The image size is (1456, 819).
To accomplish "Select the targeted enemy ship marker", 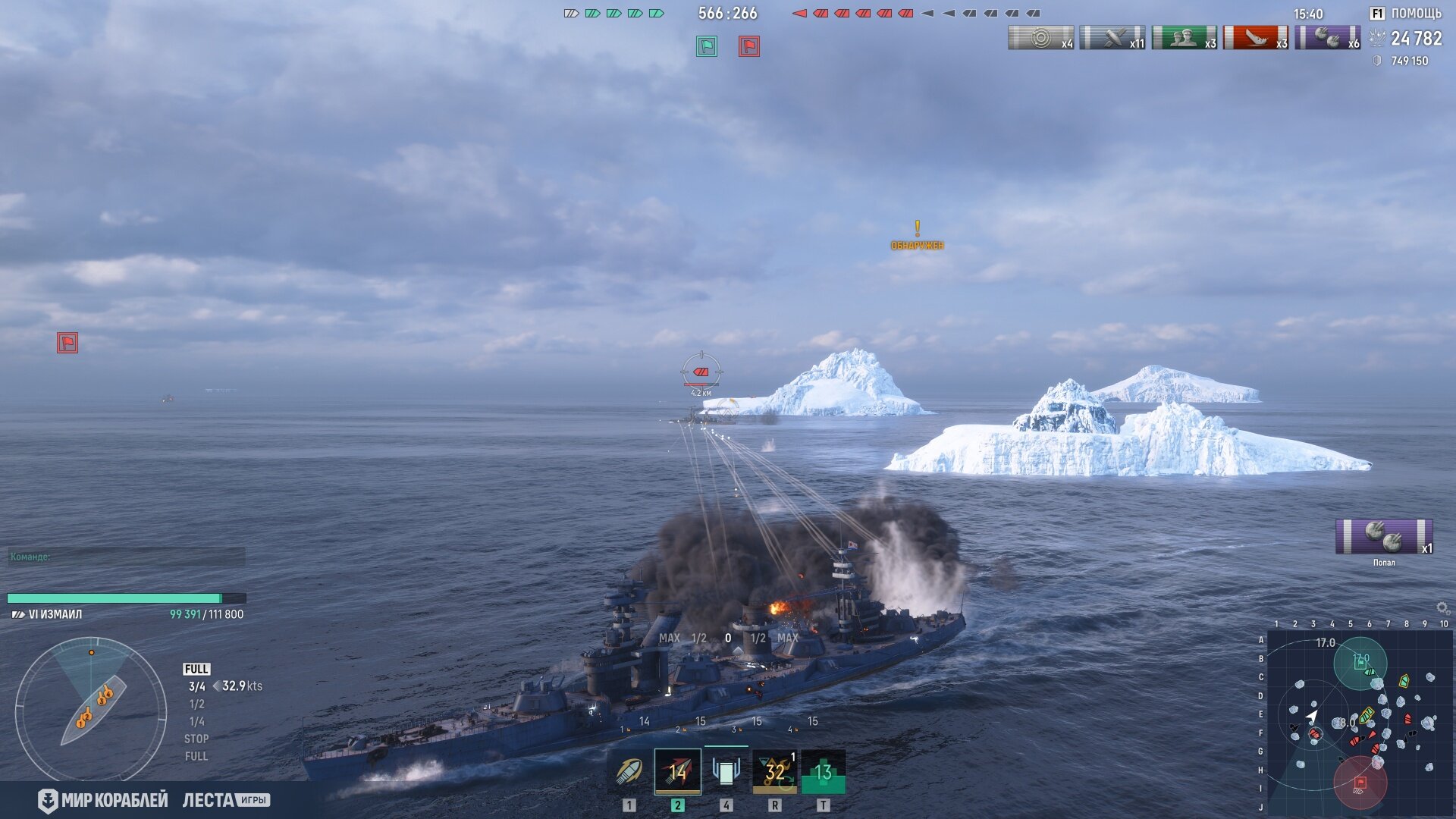I will pos(701,372).
